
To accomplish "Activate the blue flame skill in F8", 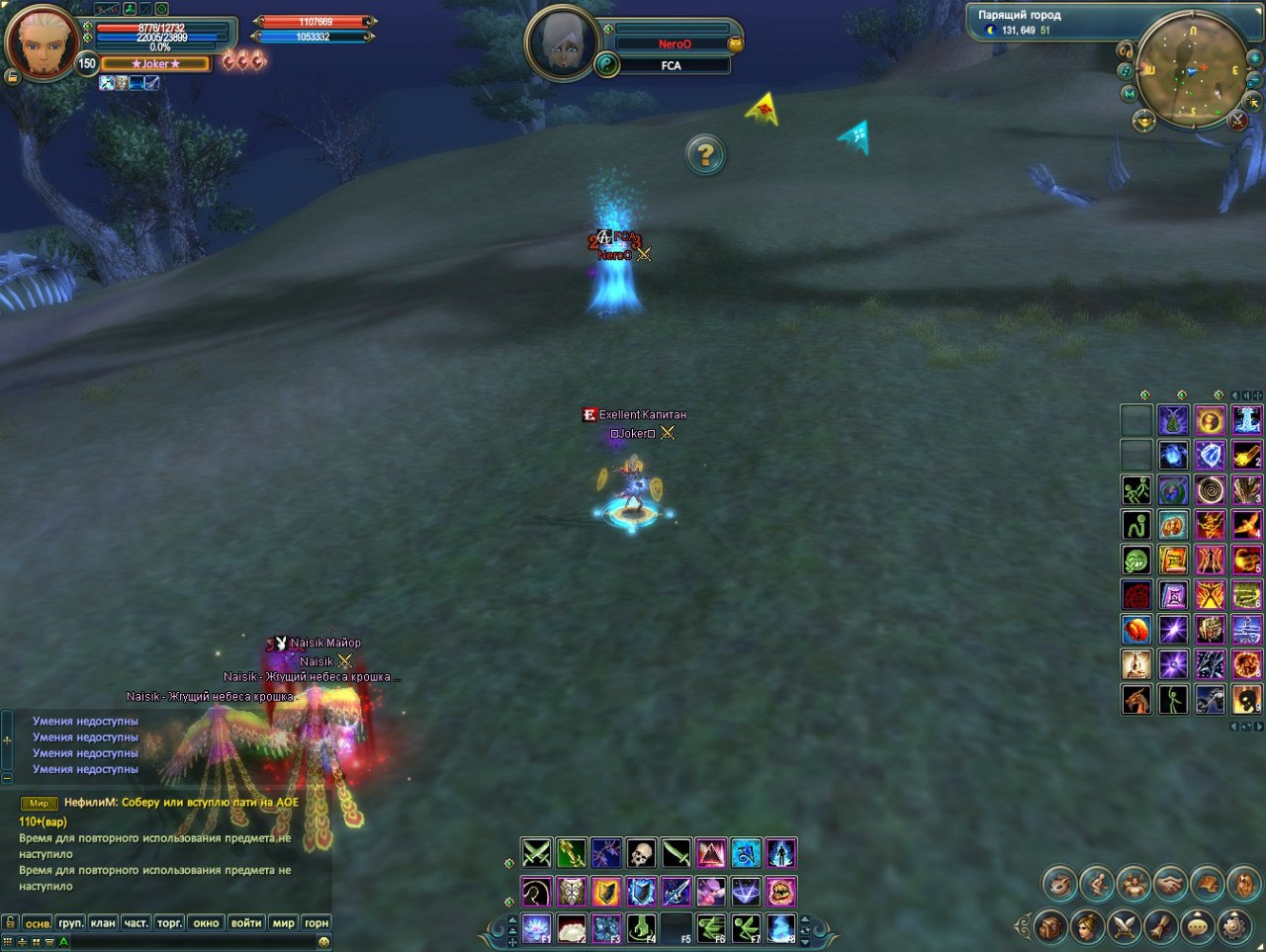I will click(781, 928).
